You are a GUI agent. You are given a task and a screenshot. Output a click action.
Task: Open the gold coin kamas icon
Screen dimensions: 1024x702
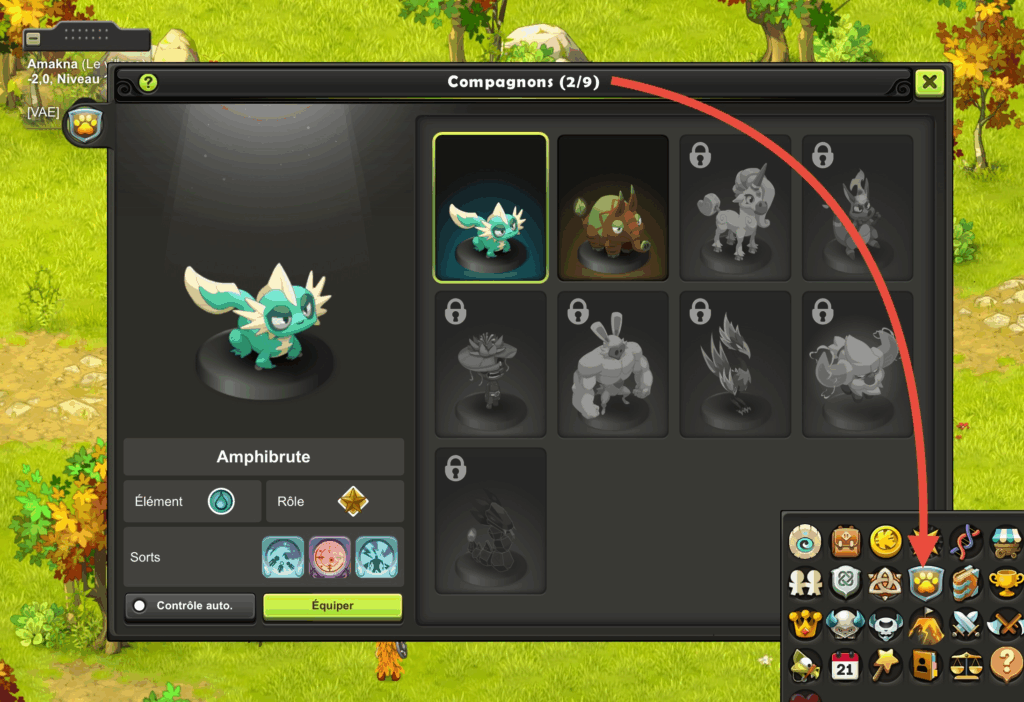[885, 541]
